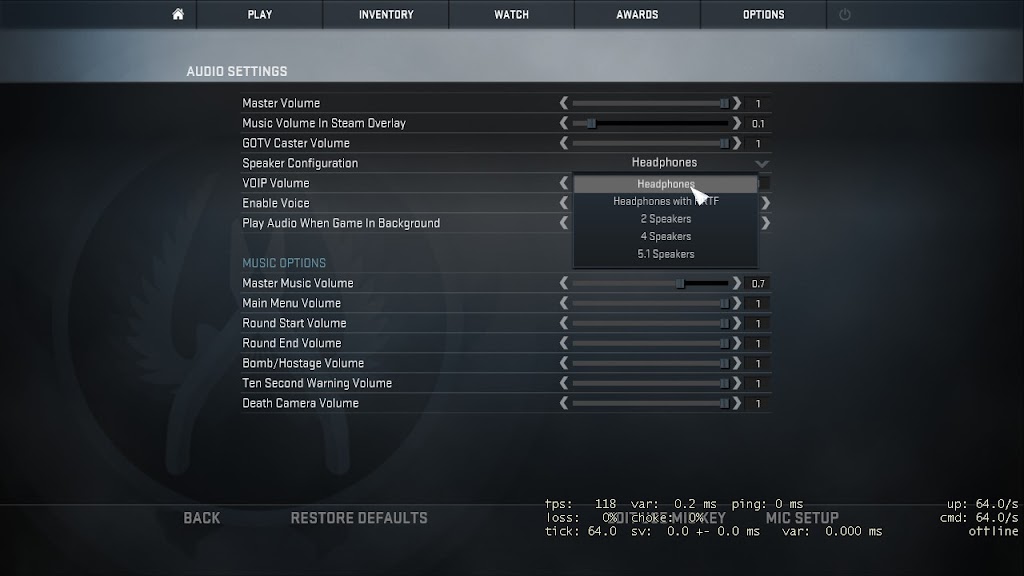This screenshot has width=1024, height=576.
Task: Choose 4 Speakers configuration
Action: [665, 237]
